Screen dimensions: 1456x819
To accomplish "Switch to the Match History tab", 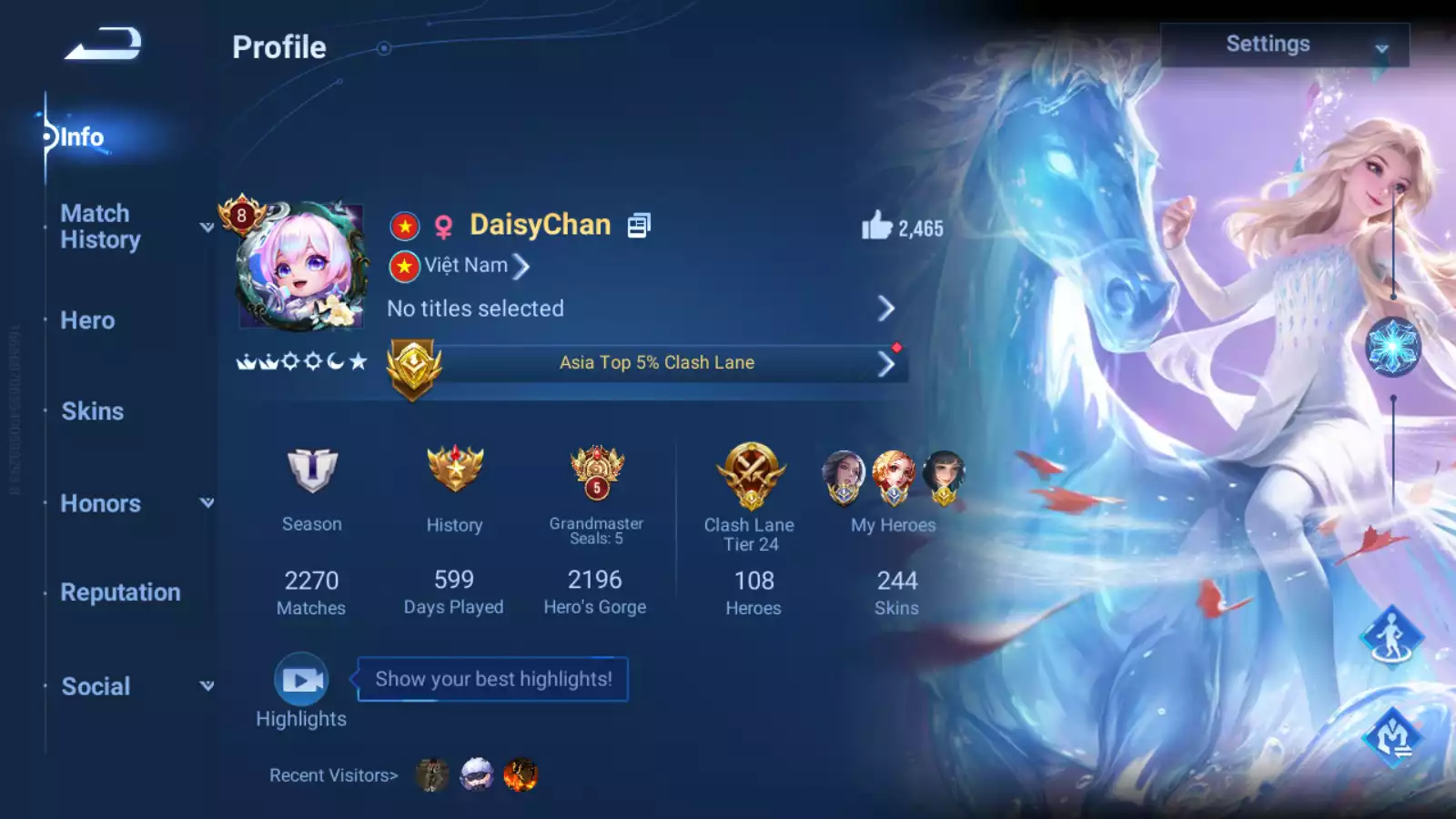I will click(x=100, y=227).
